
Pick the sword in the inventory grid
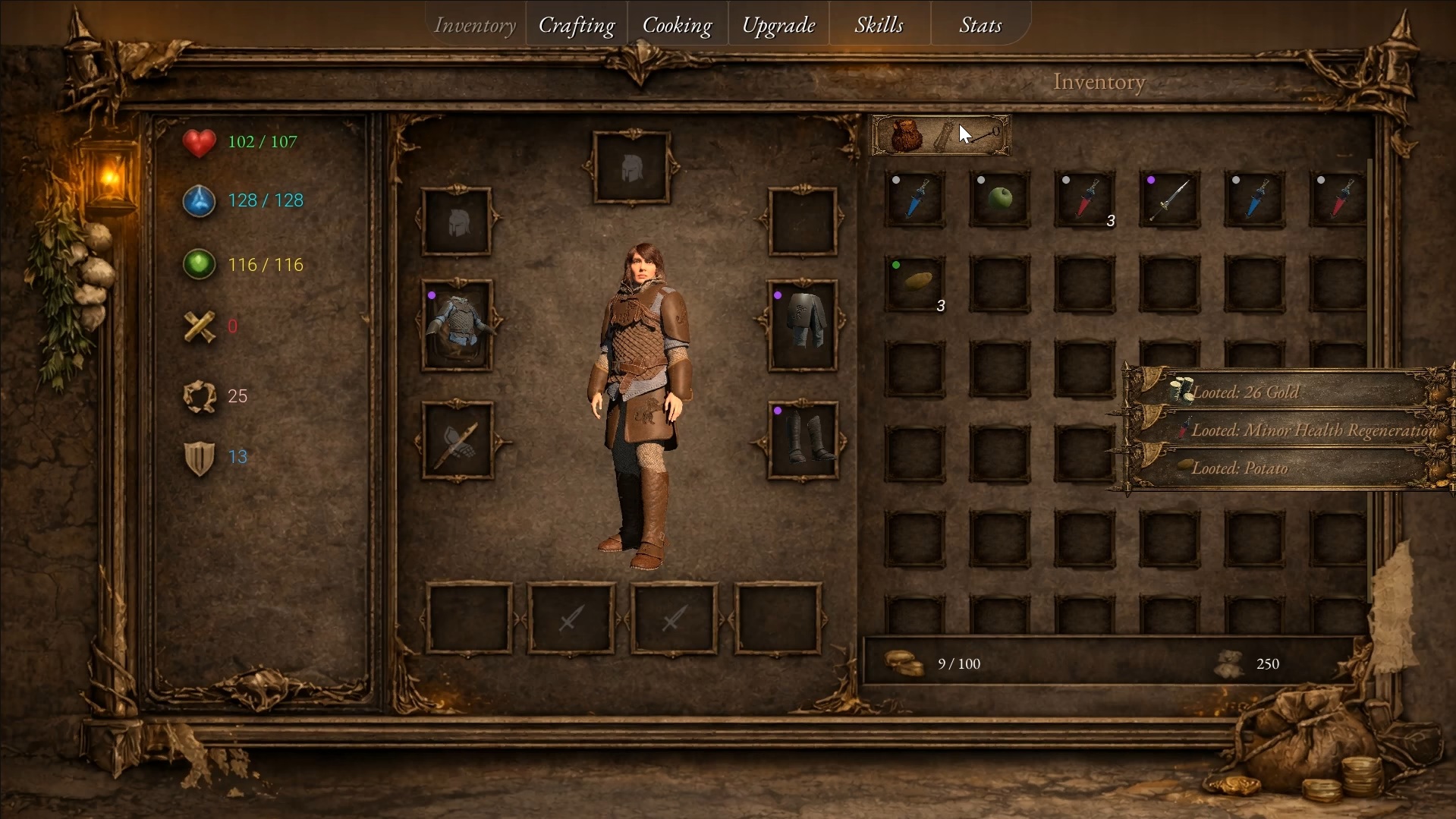click(1169, 200)
